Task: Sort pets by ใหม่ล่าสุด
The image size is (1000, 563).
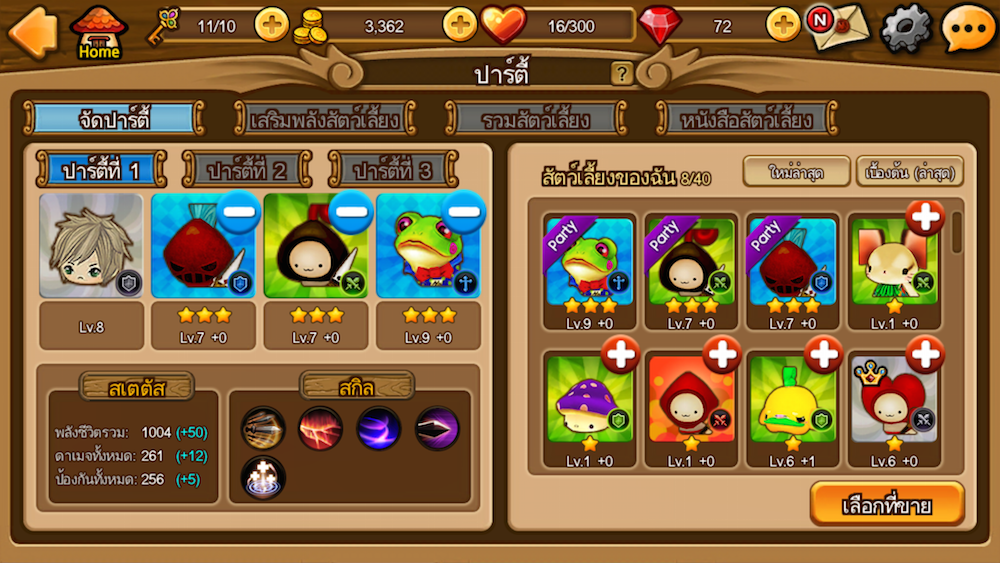Action: tap(796, 172)
